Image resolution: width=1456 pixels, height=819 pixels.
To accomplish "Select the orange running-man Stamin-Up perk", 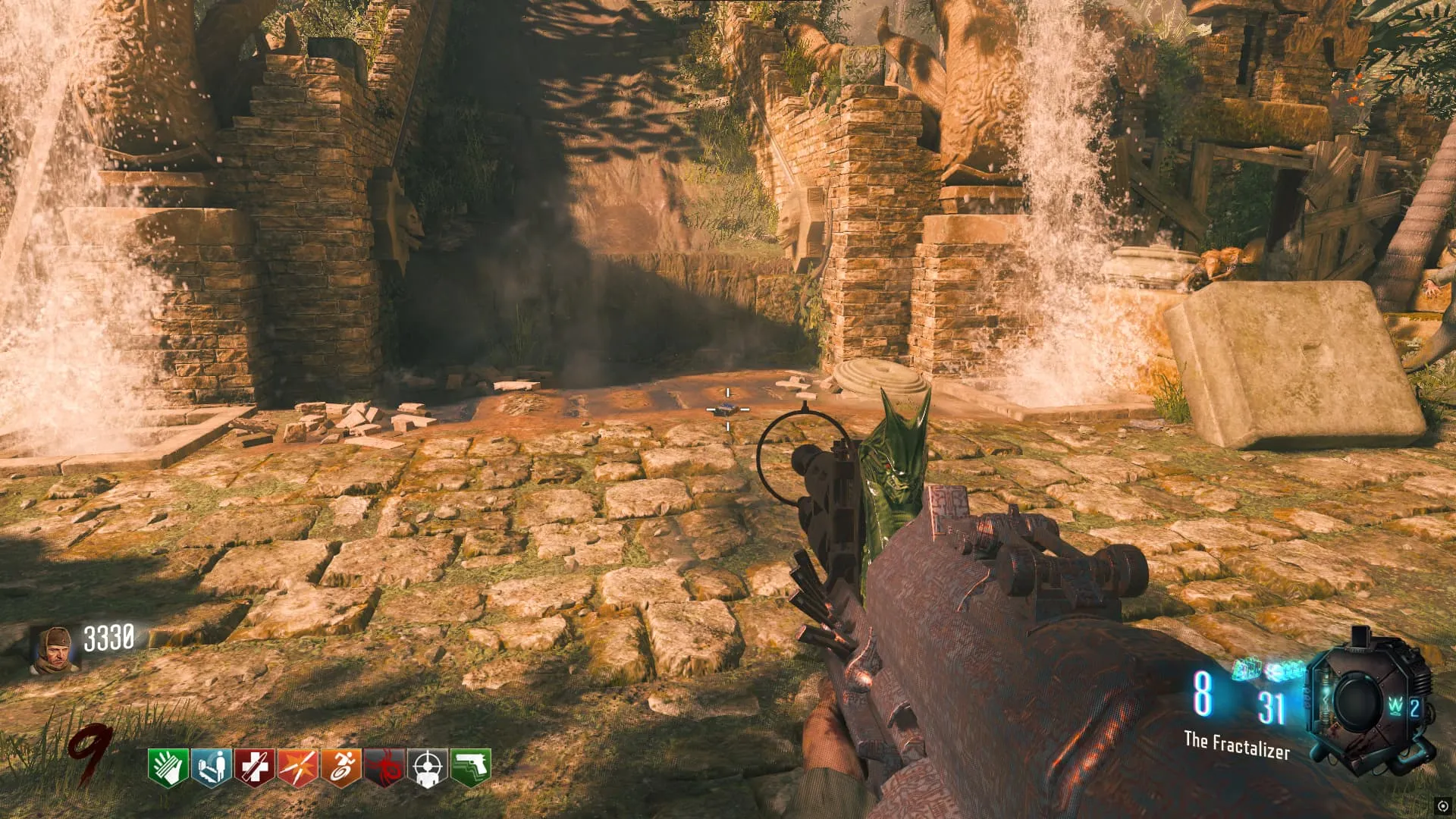I will tap(340, 767).
